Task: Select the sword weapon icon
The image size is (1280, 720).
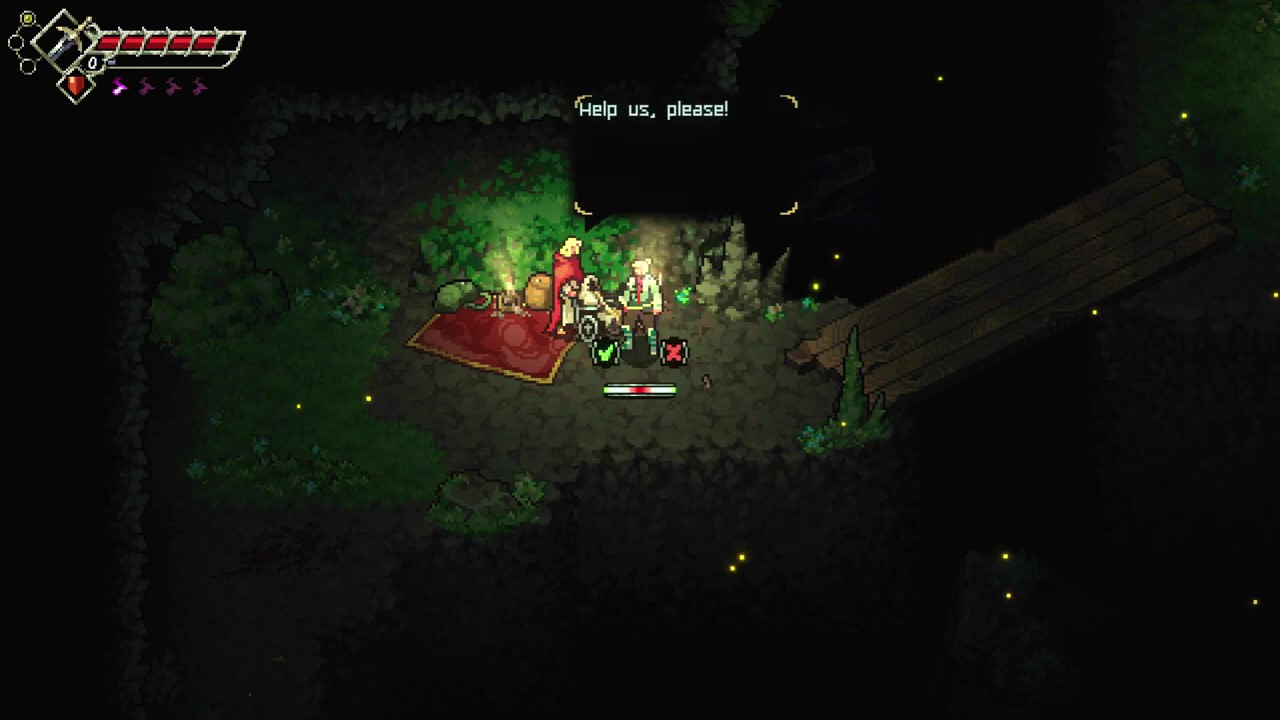Action: [64, 40]
